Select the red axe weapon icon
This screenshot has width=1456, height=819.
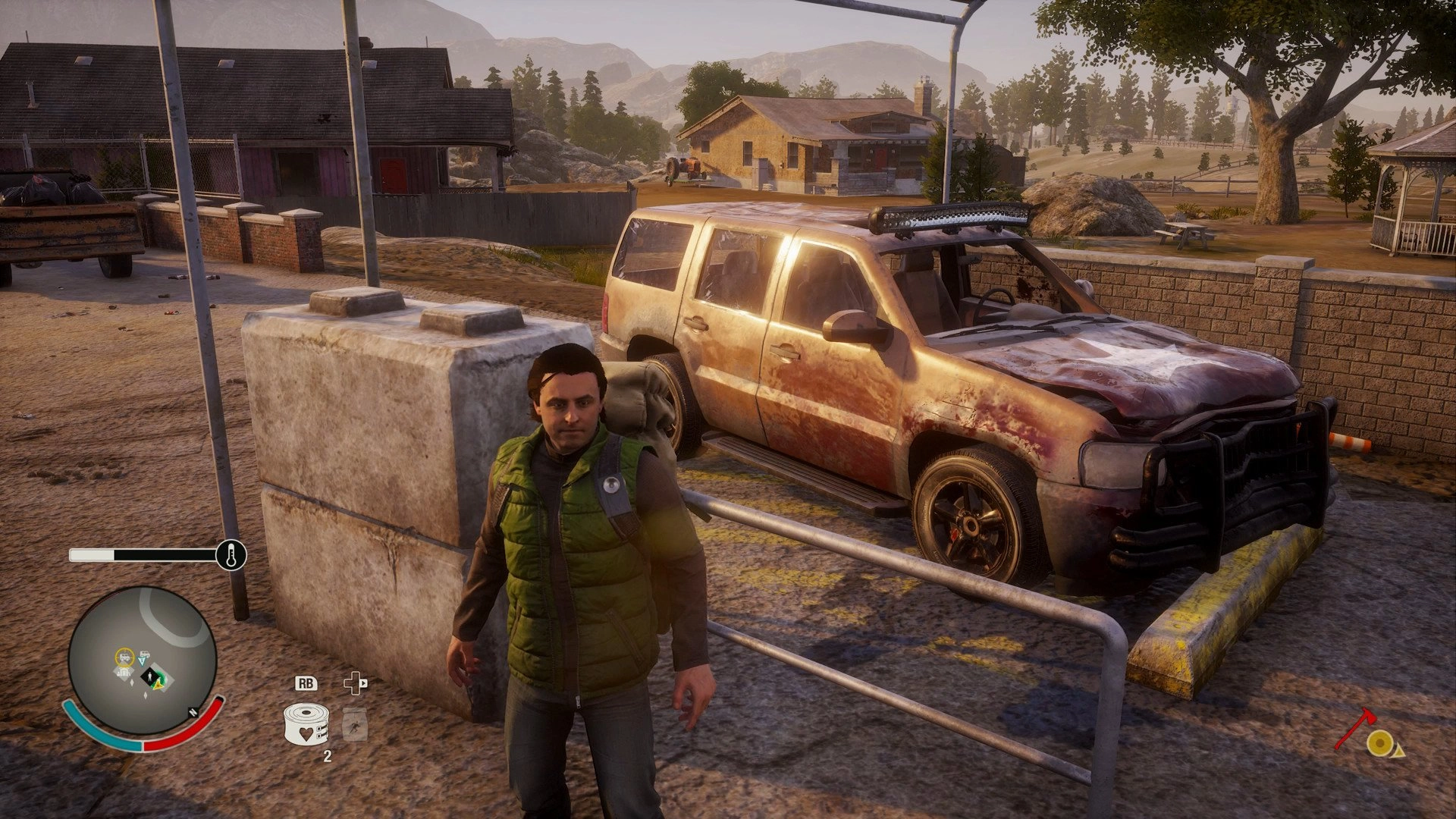1355,728
